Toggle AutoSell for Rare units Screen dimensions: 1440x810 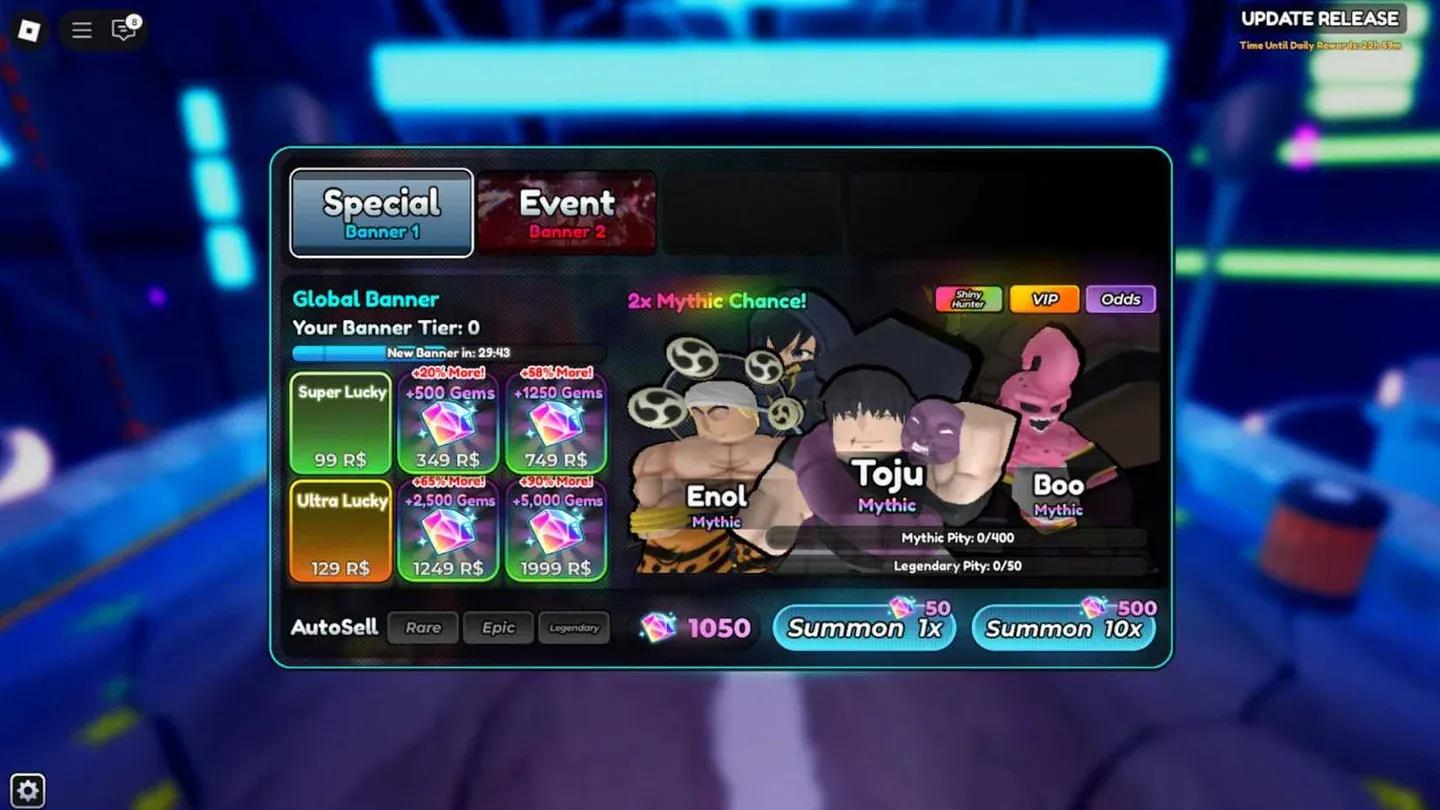[422, 627]
